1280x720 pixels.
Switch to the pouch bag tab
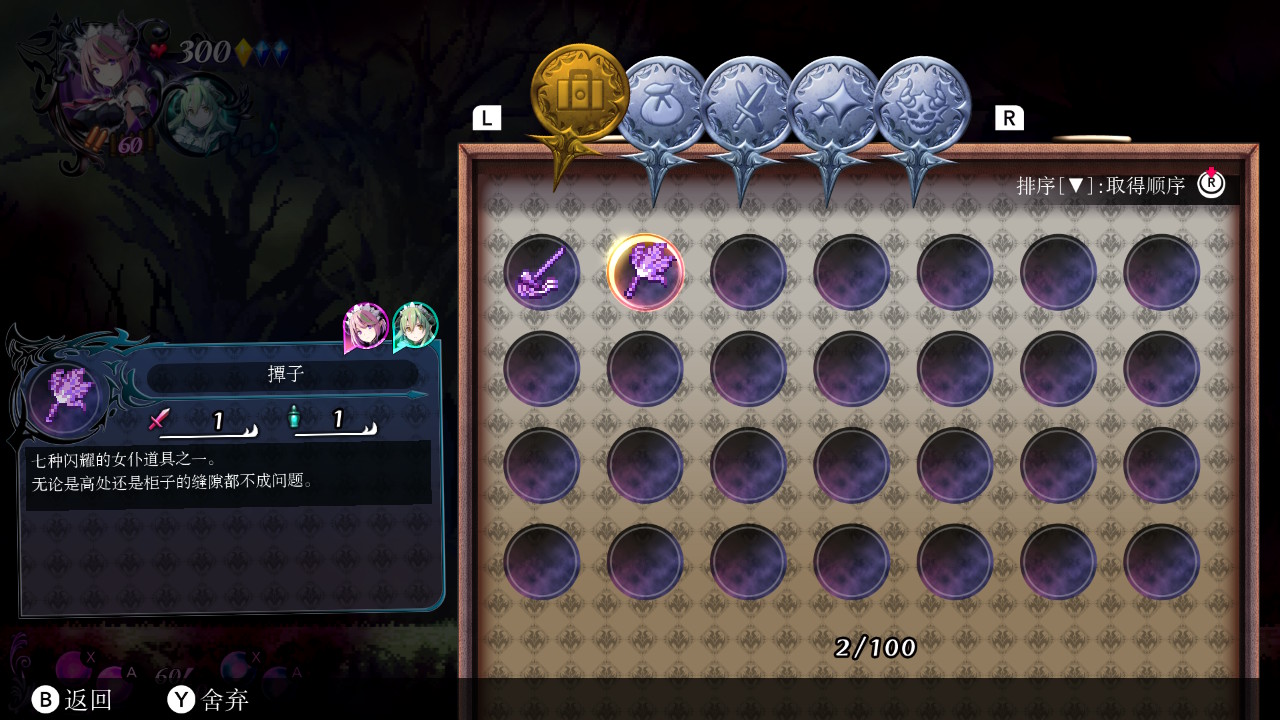click(x=659, y=105)
